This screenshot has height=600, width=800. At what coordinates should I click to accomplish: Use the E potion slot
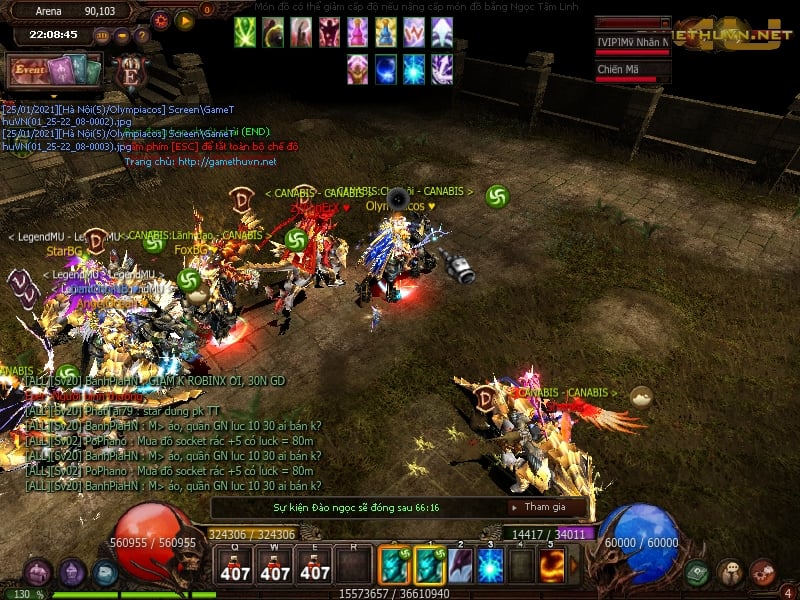[315, 566]
